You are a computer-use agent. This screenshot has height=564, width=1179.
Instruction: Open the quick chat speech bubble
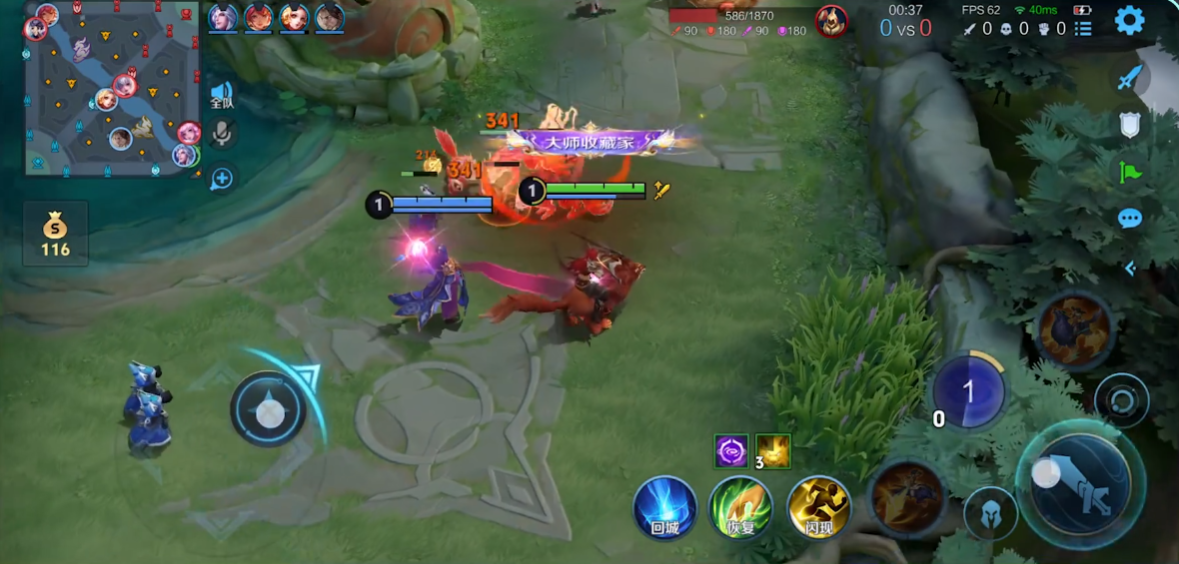pos(1129,219)
